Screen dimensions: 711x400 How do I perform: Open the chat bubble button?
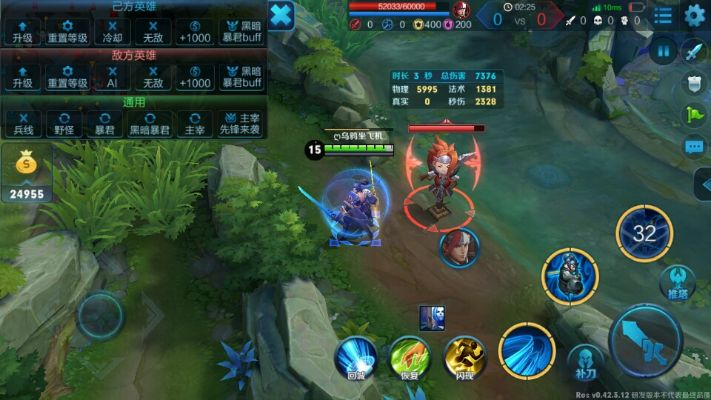pos(694,147)
